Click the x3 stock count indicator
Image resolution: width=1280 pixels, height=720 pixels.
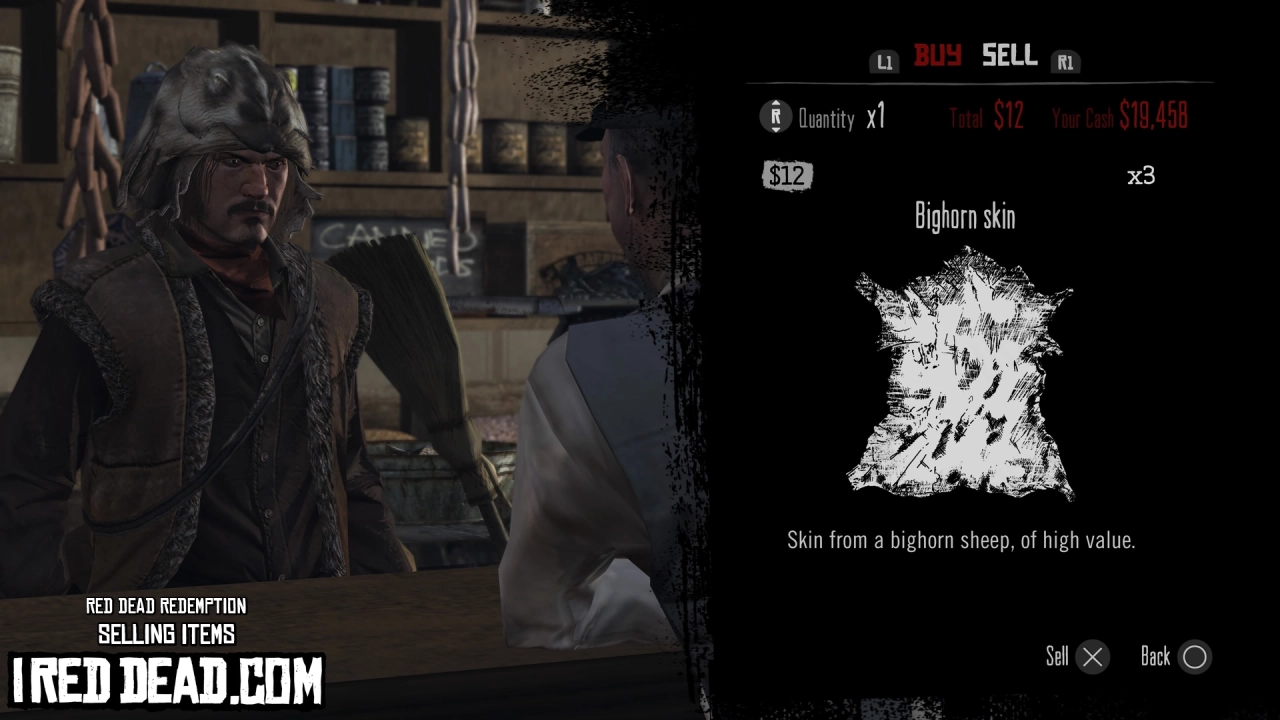1141,175
